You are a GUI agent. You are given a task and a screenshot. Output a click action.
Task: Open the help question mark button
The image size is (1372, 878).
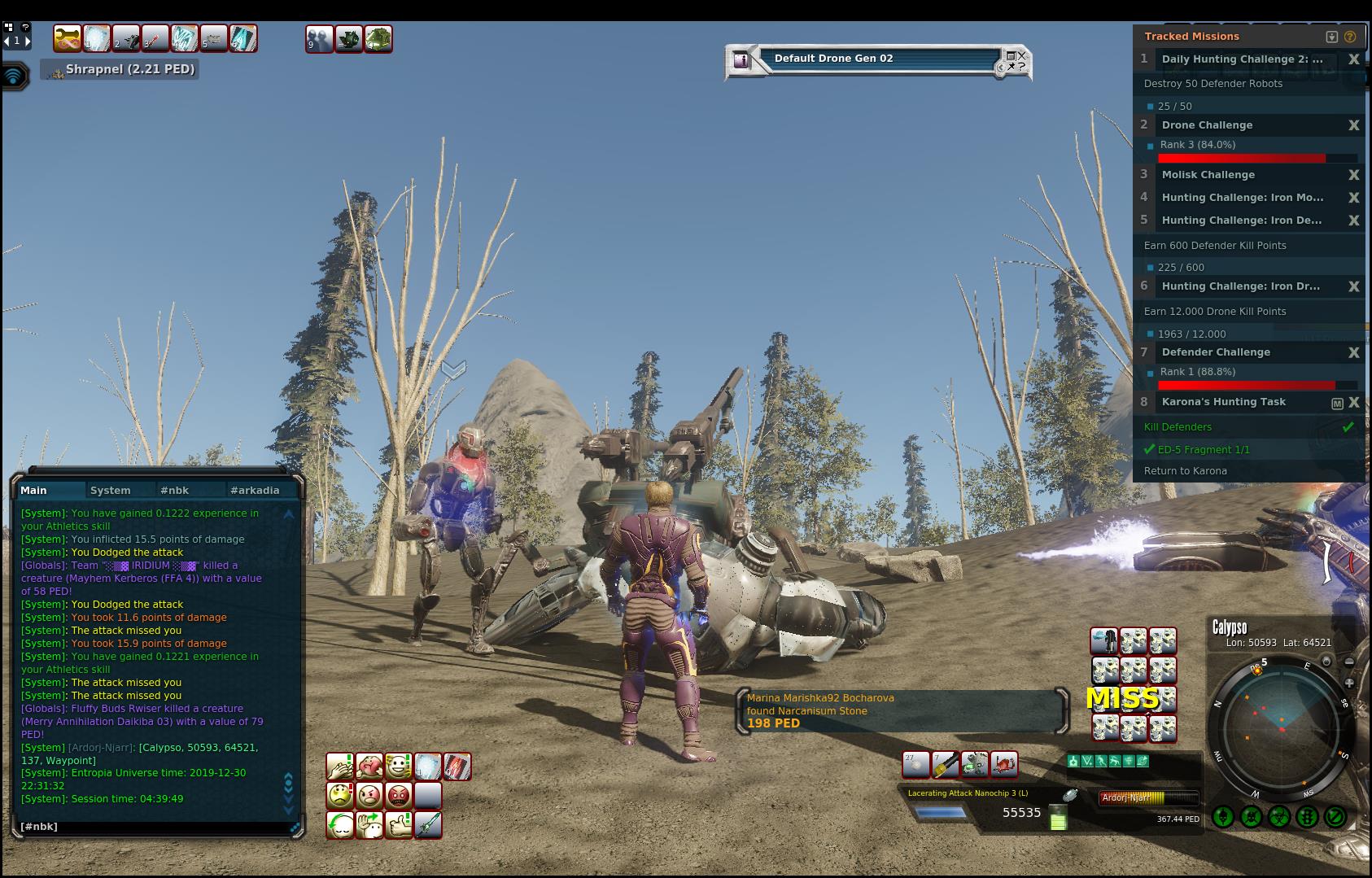(x=26, y=27)
